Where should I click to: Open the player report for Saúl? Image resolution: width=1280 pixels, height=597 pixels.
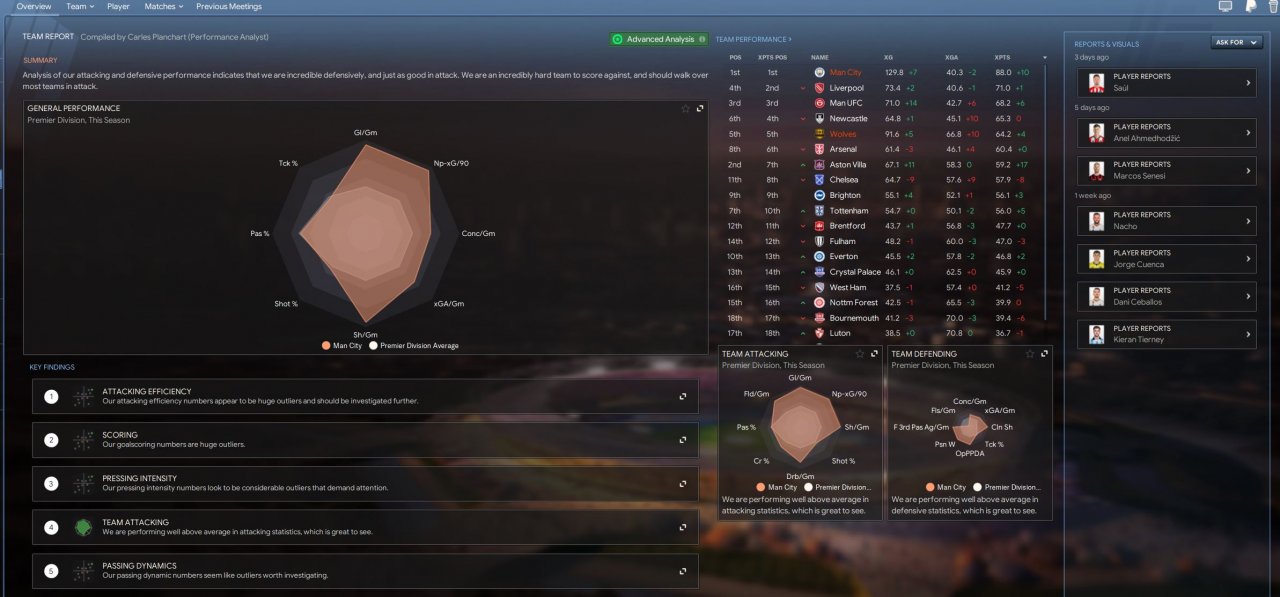click(x=1165, y=82)
